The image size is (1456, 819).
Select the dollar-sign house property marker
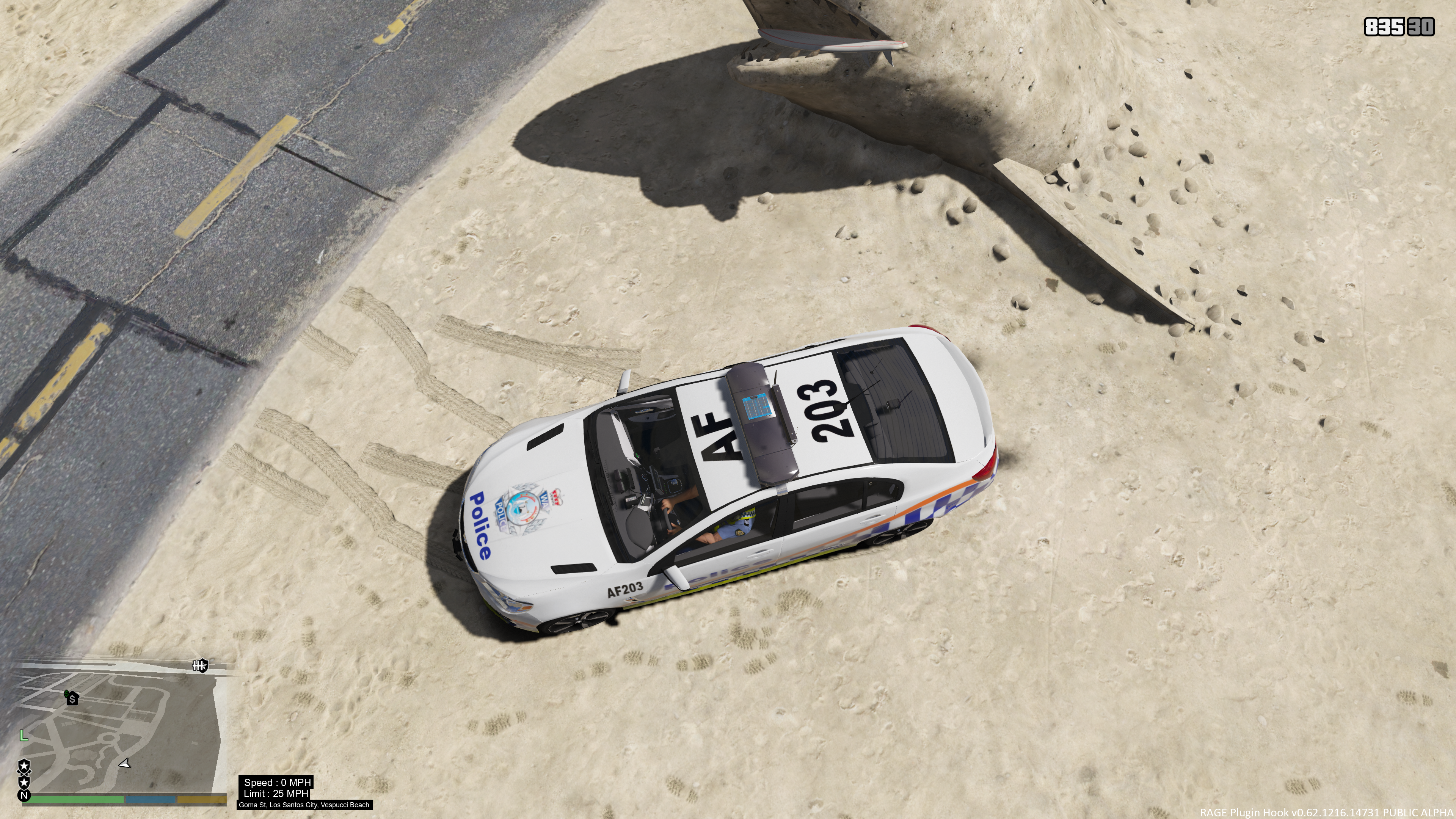[72, 698]
